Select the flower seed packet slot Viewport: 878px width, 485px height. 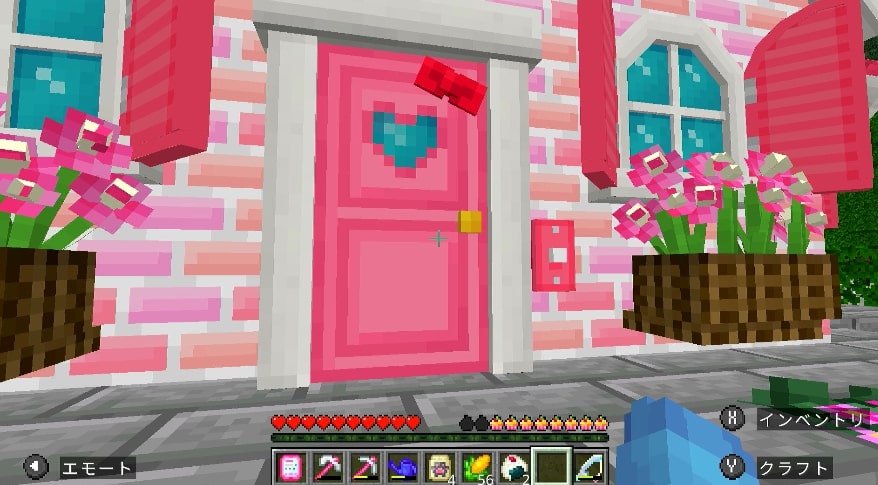coord(438,466)
